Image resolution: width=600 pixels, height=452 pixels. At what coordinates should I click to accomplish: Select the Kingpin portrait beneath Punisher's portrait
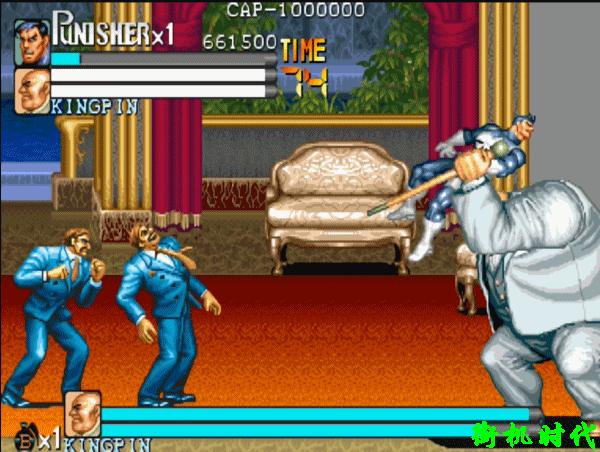tap(31, 89)
